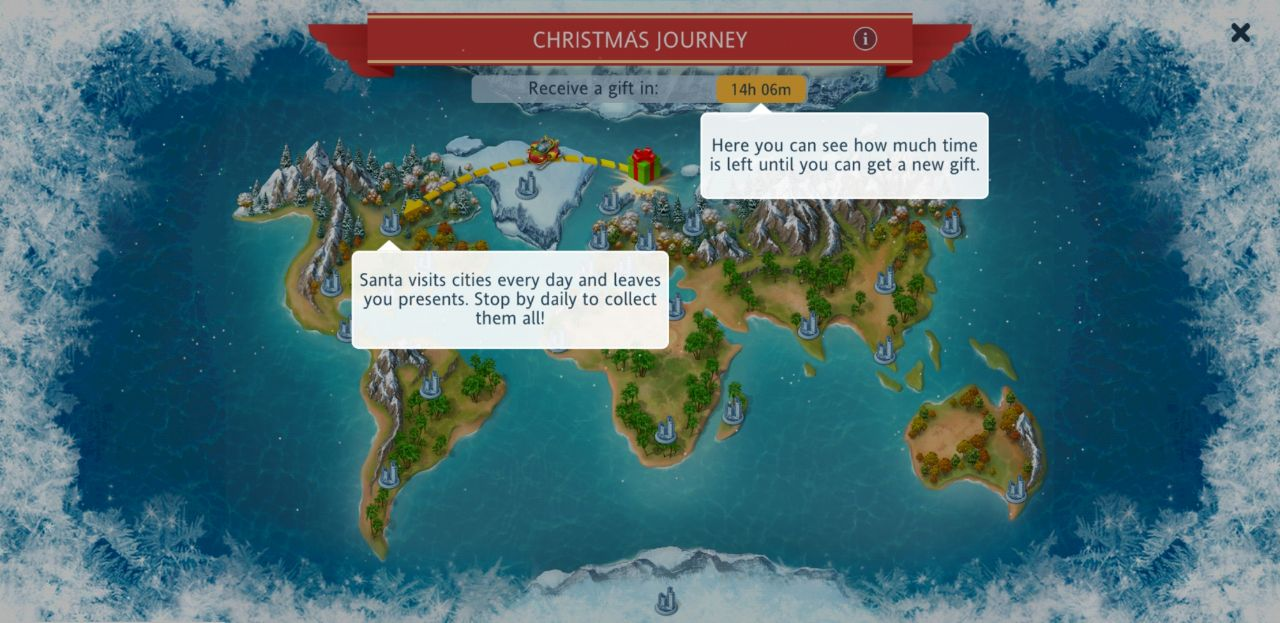Close the Christmas Journey screen
Screen dimensions: 1280x623
[x=1240, y=33]
